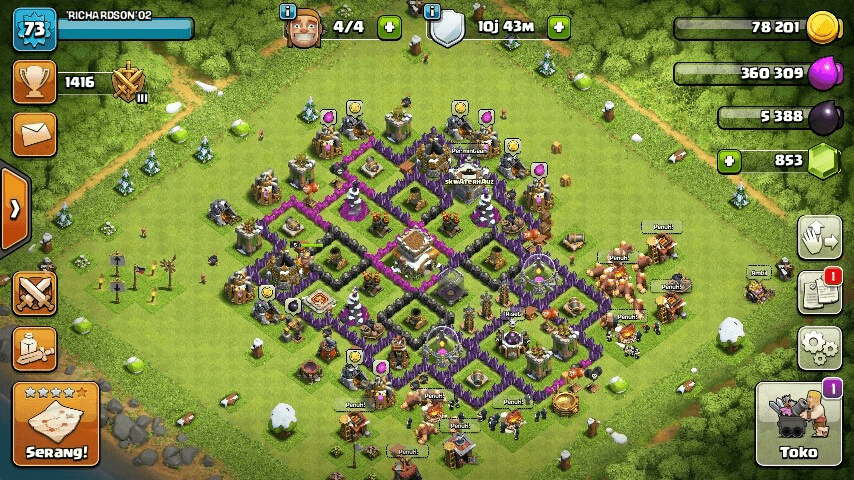Viewport: 854px width, 480px height.
Task: Open the trophy league ranking button
Action: [34, 82]
